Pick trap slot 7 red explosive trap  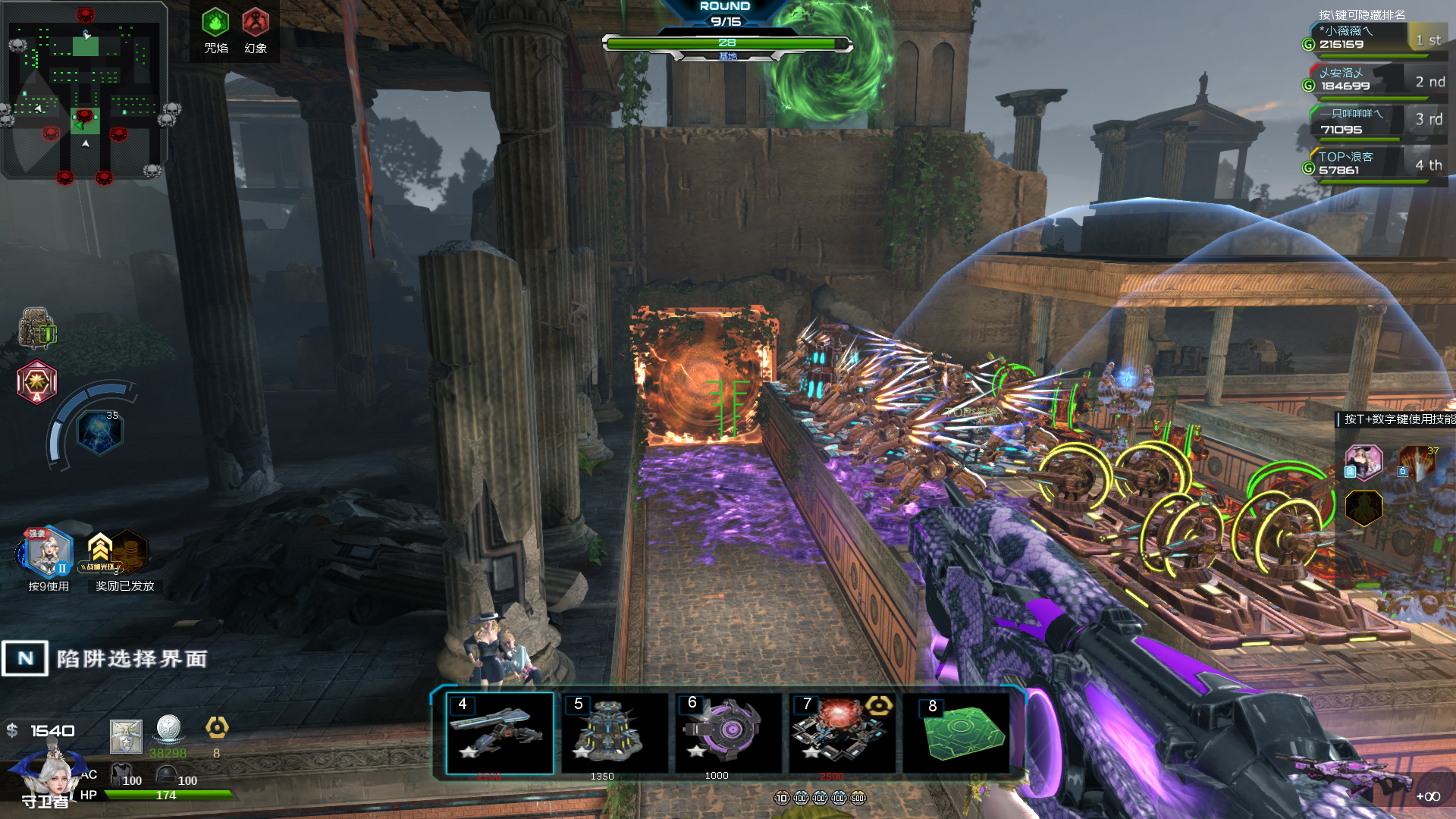click(x=842, y=733)
